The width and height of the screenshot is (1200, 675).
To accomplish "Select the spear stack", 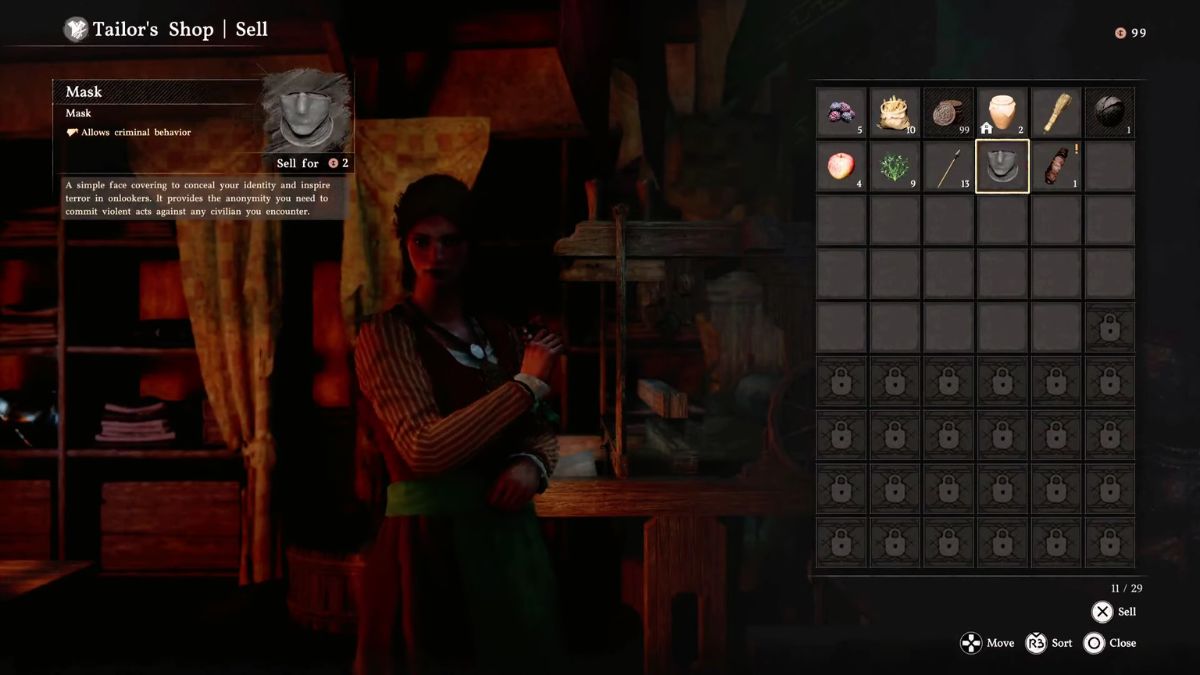I will click(948, 166).
